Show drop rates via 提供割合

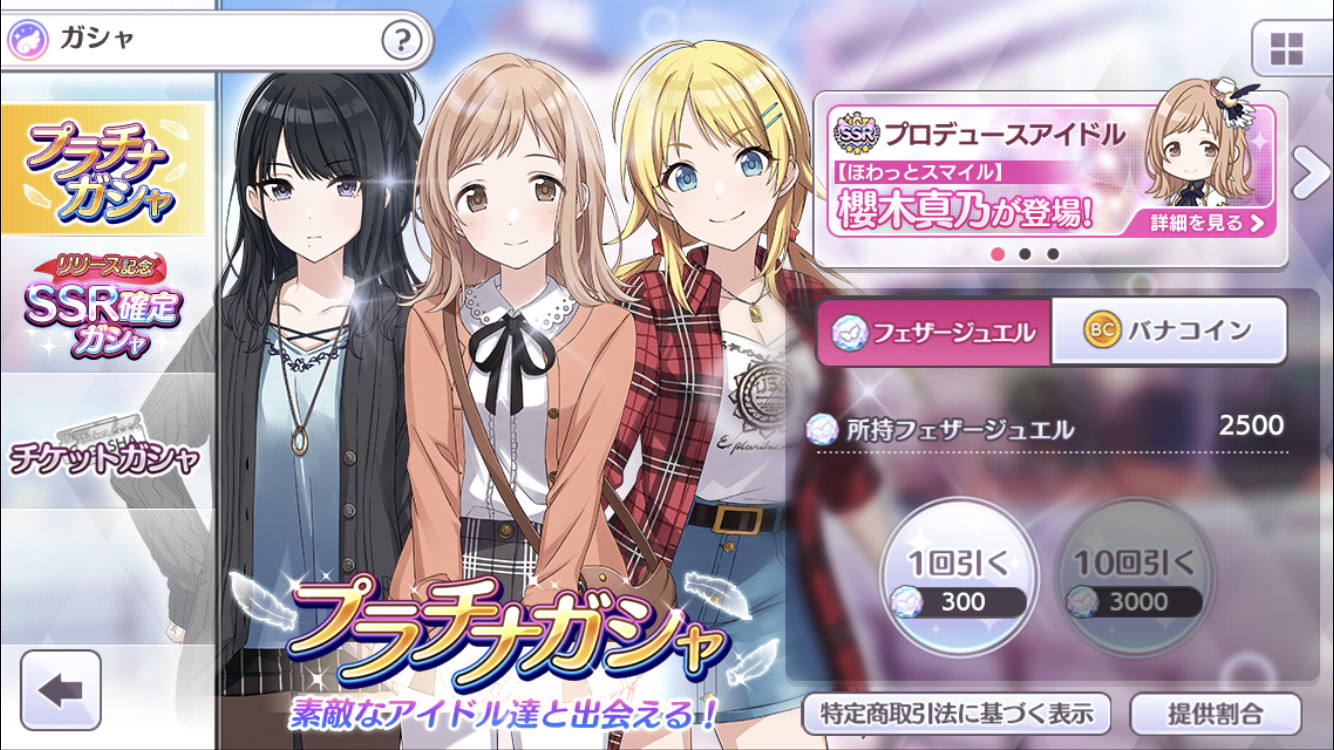tap(1215, 714)
